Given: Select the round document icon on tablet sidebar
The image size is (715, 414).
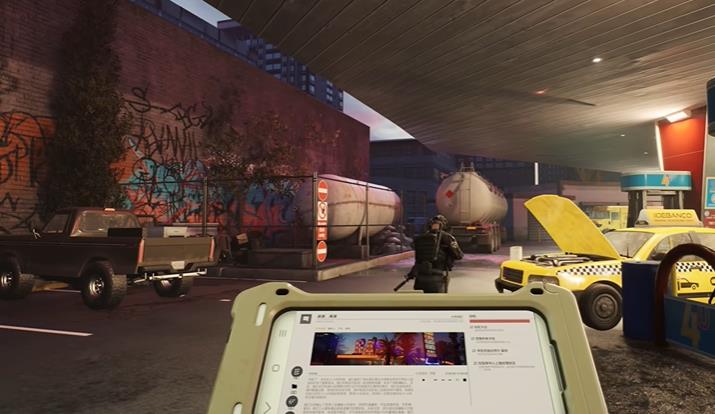Looking at the screenshot, I should pyautogui.click(x=297, y=371).
